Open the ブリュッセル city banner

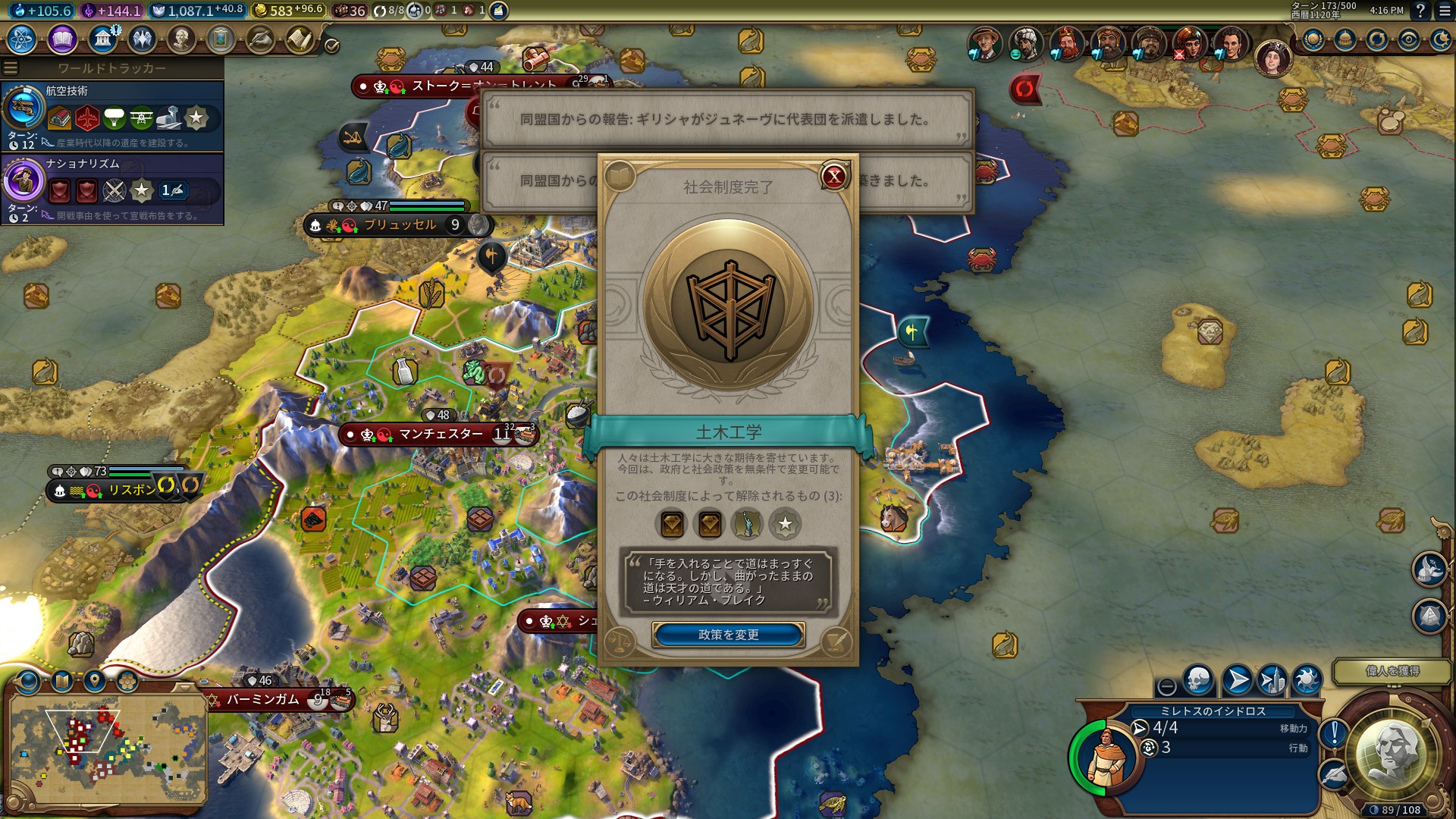pos(400,225)
